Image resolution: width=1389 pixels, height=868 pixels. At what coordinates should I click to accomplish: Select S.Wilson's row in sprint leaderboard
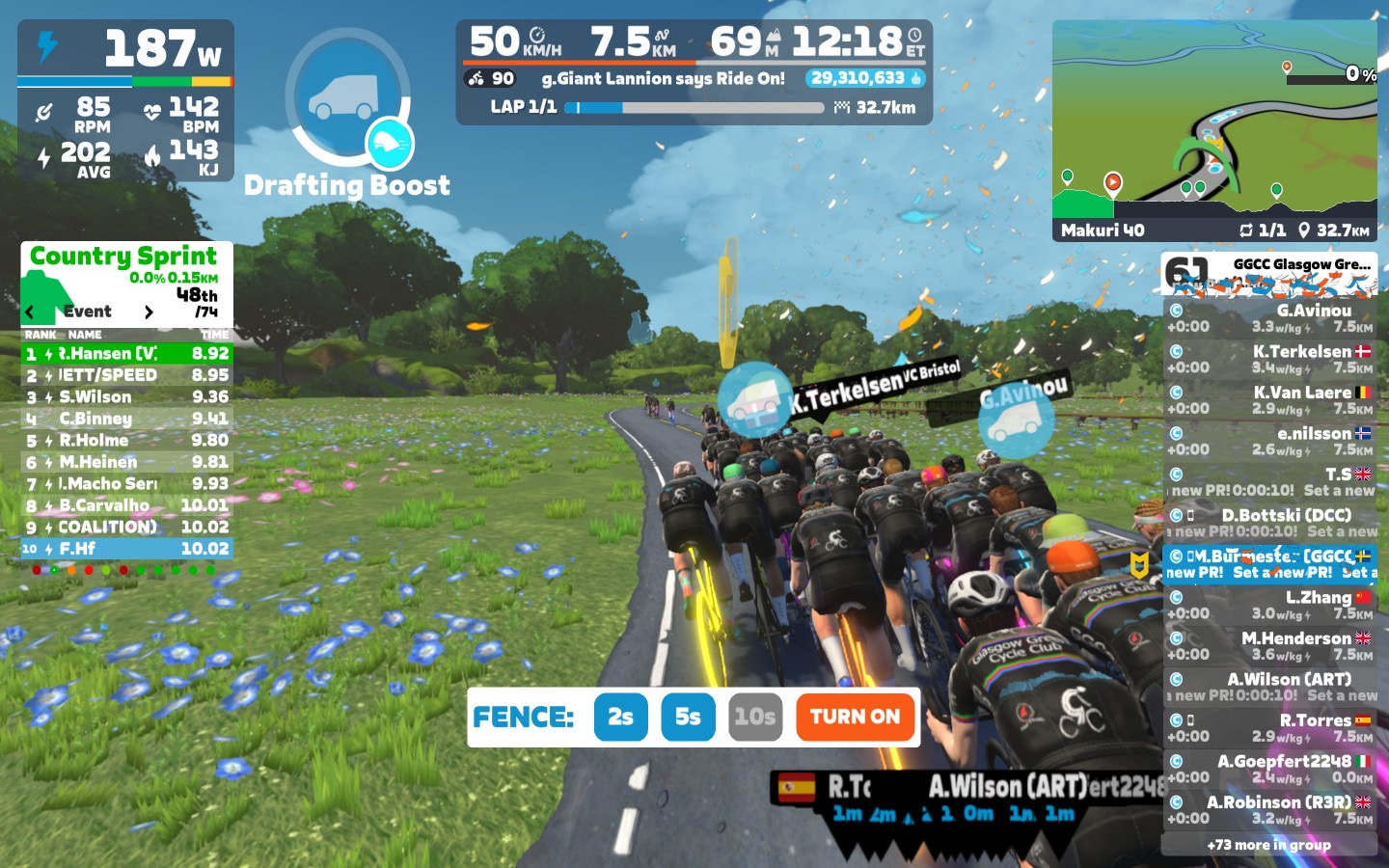126,396
